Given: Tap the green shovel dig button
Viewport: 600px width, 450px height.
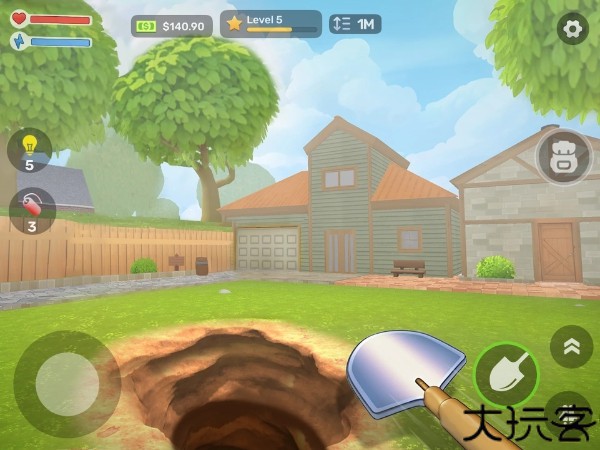Looking at the screenshot, I should coord(506,374).
